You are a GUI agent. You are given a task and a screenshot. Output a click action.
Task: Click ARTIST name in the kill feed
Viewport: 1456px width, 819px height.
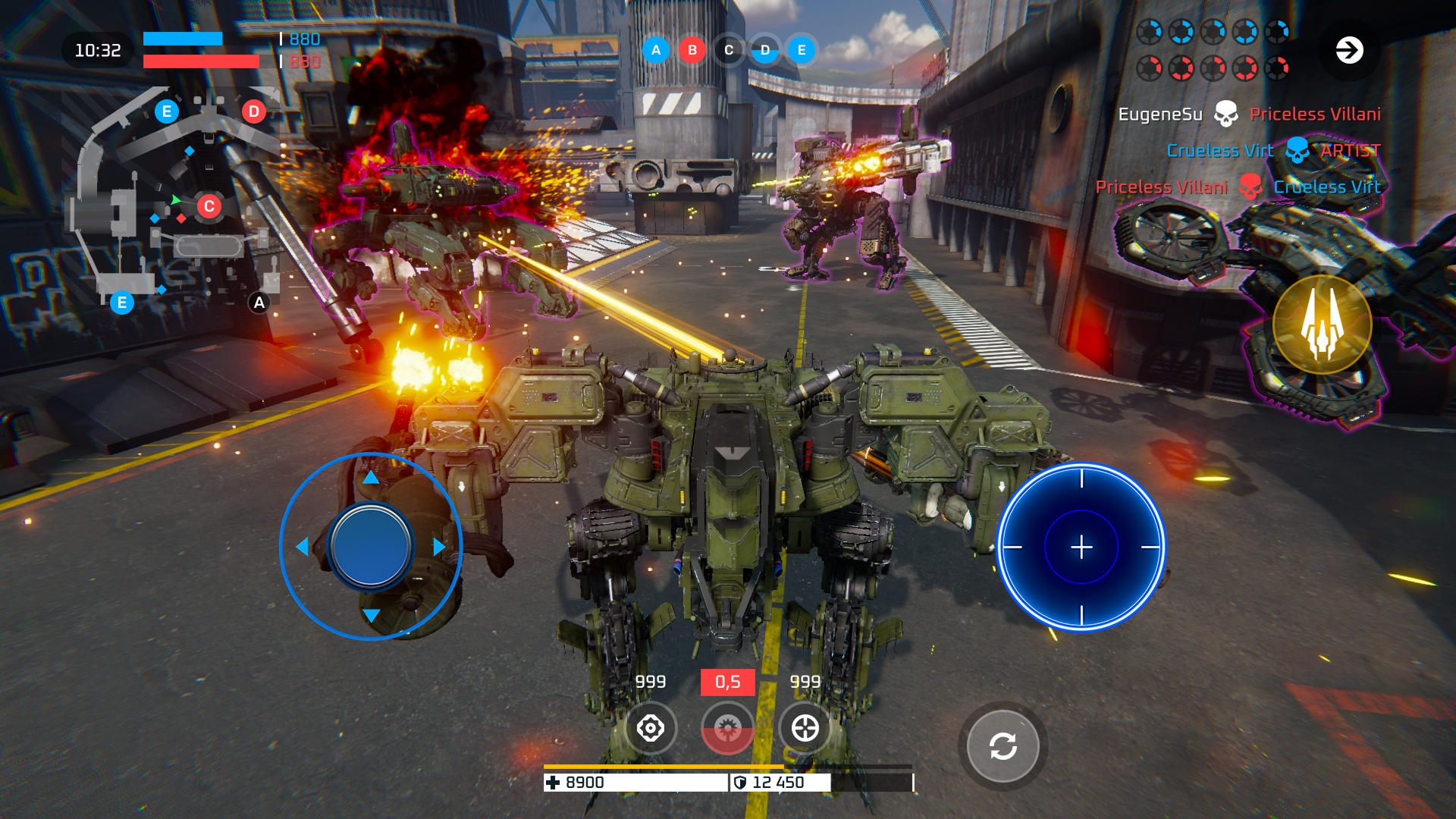click(1349, 151)
